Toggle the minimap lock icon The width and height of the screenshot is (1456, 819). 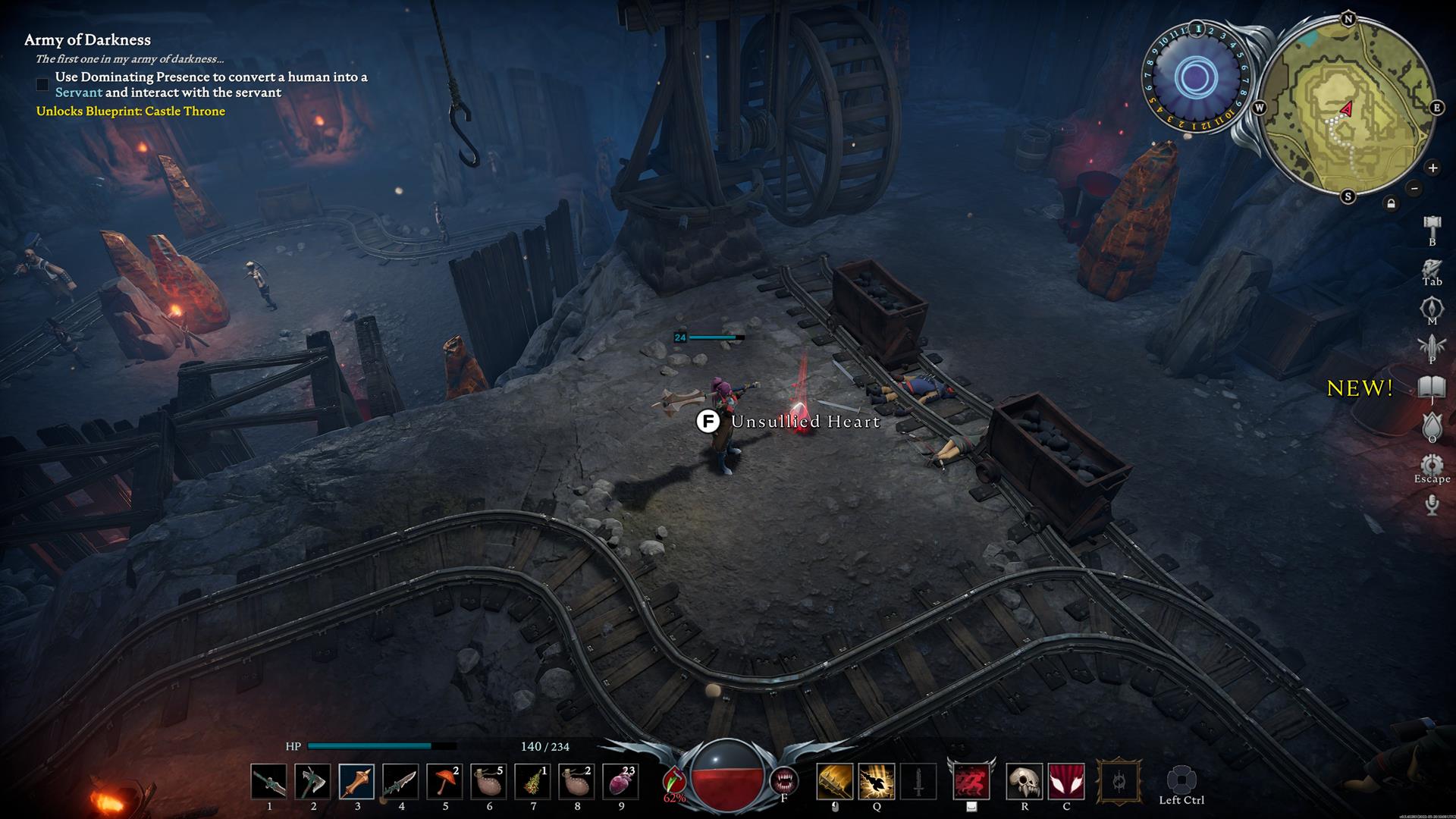[x=1391, y=203]
